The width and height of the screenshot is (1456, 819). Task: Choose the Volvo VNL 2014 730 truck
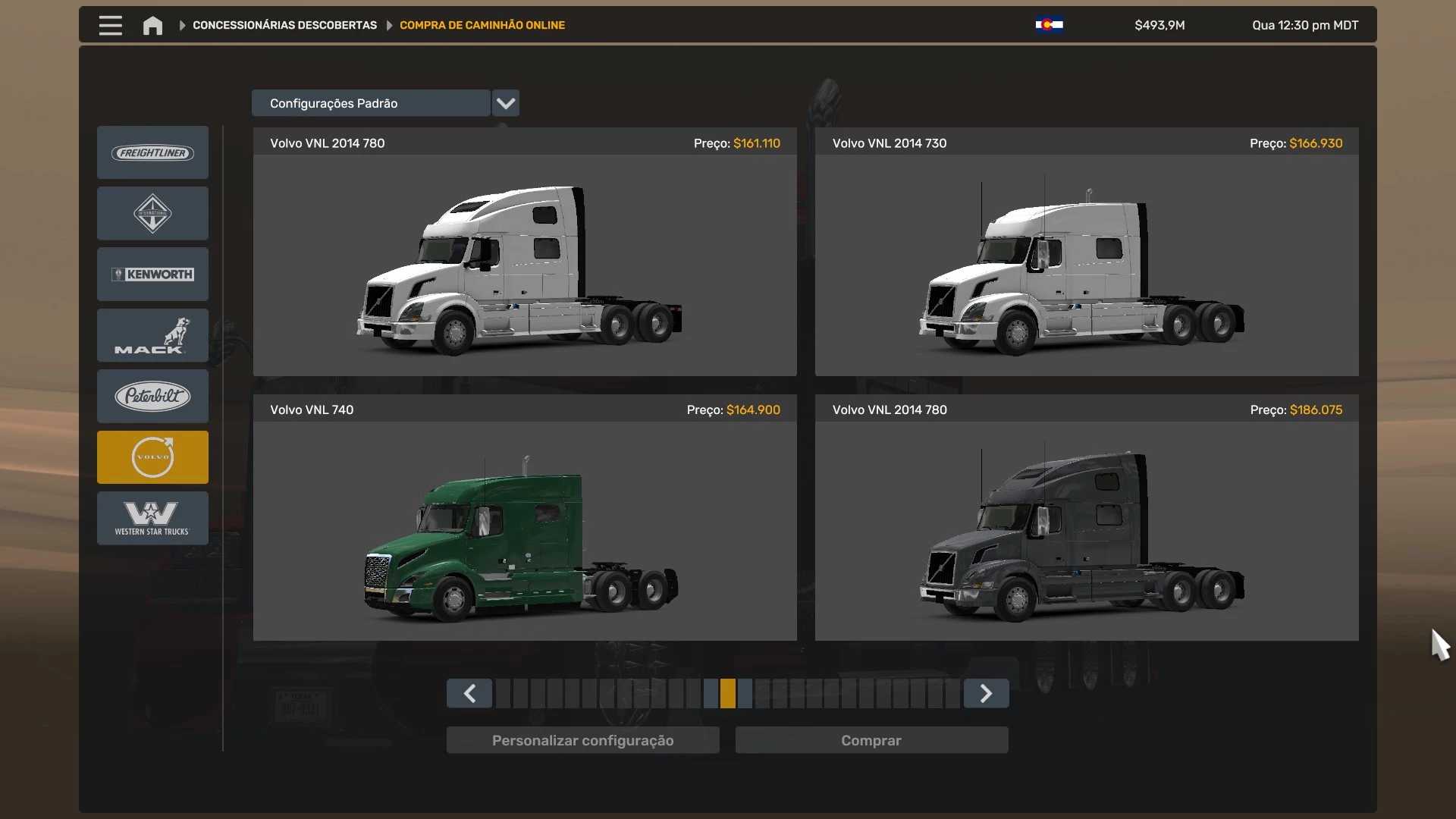[1086, 265]
